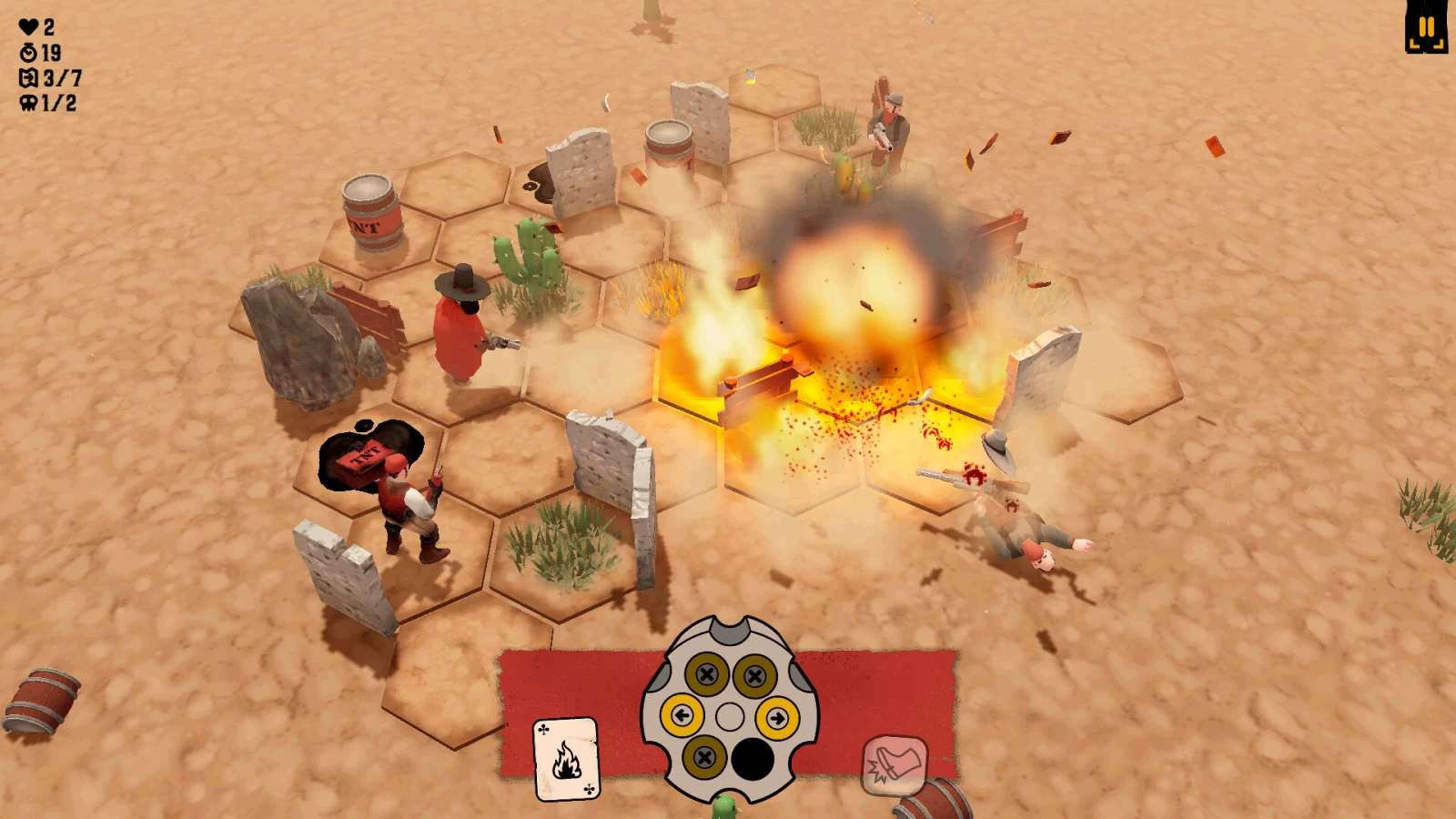
Task: Click the empty black revolver chamber
Action: (753, 758)
